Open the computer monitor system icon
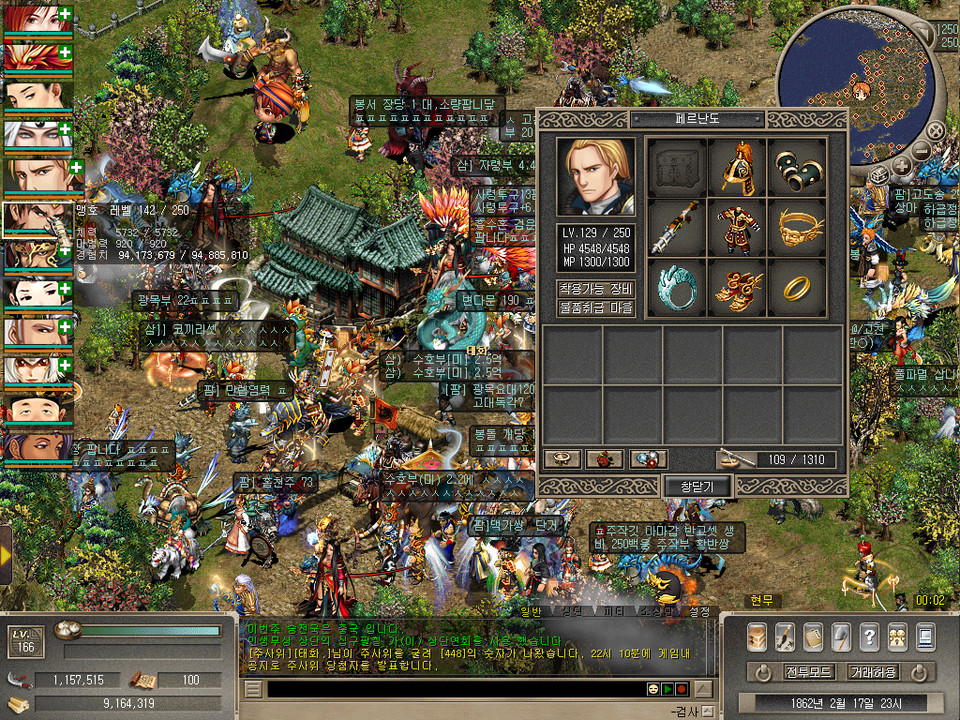This screenshot has width=960, height=720. pos(925,636)
